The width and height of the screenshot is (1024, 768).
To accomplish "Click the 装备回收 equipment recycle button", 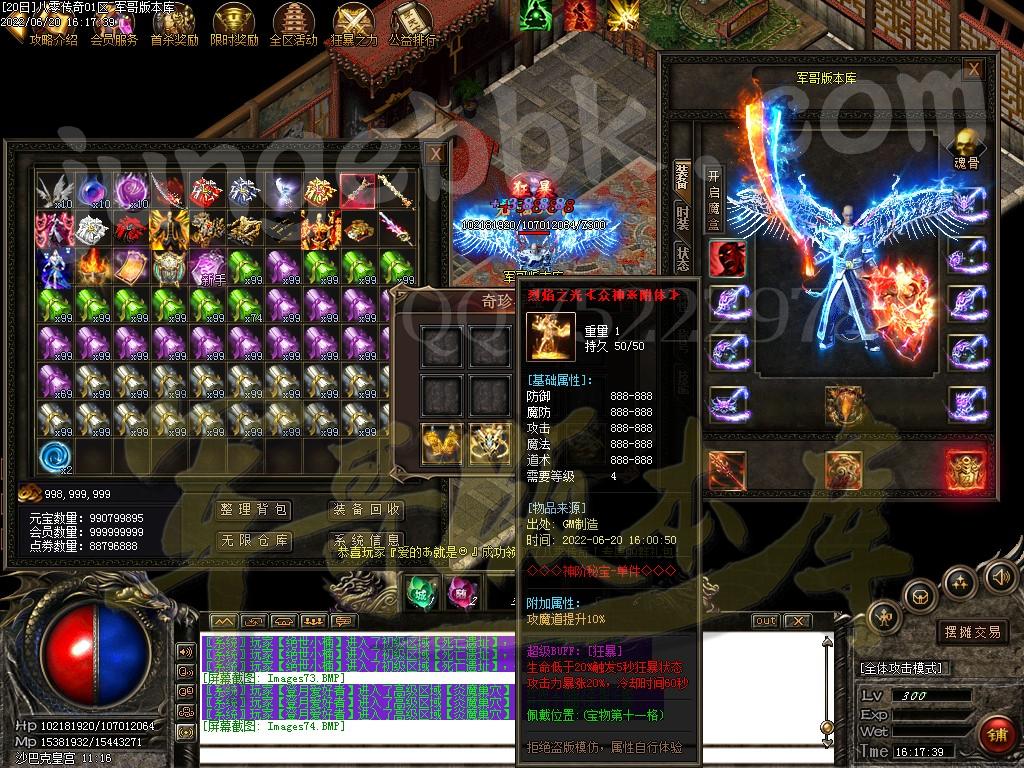I will [x=367, y=510].
